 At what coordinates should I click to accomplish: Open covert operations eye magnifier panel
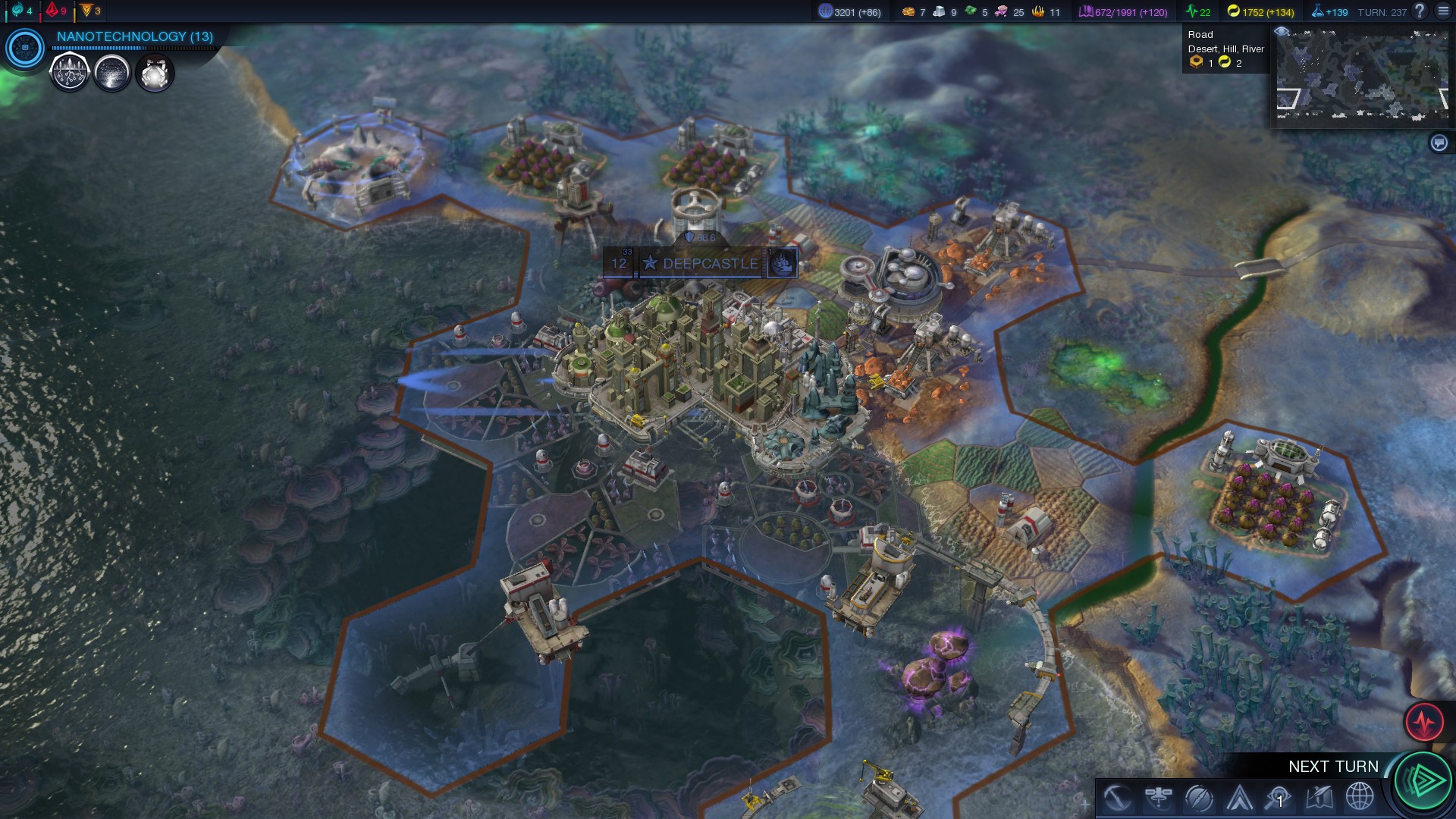coord(1279,798)
